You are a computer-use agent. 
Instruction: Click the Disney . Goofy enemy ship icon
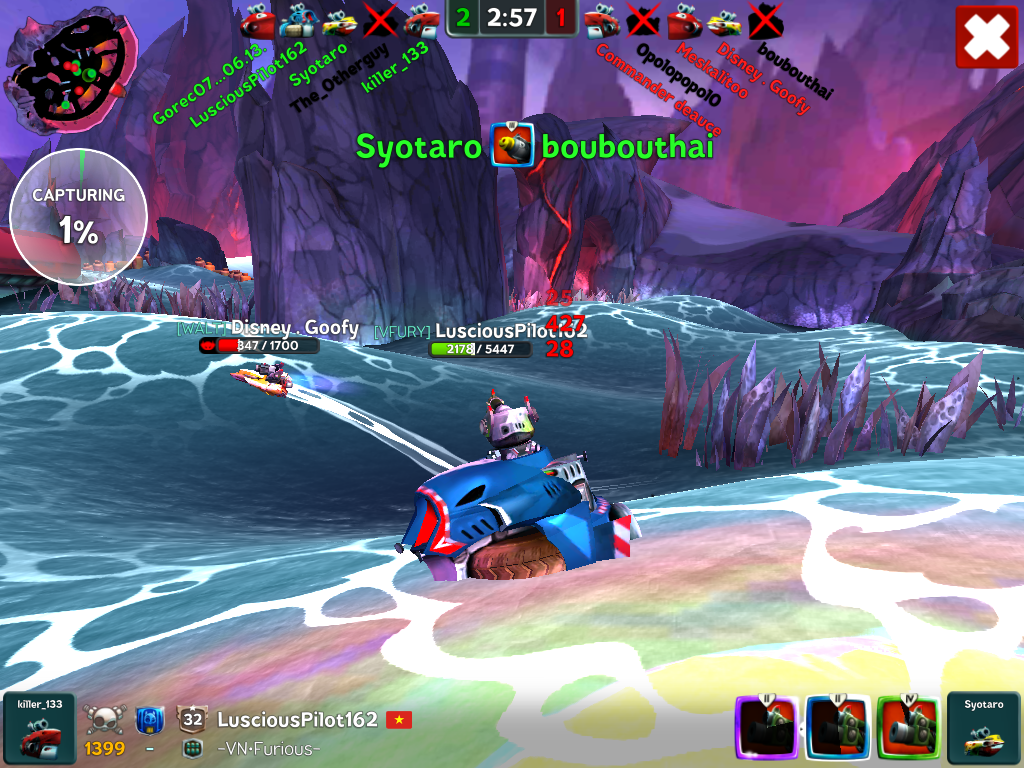point(724,19)
